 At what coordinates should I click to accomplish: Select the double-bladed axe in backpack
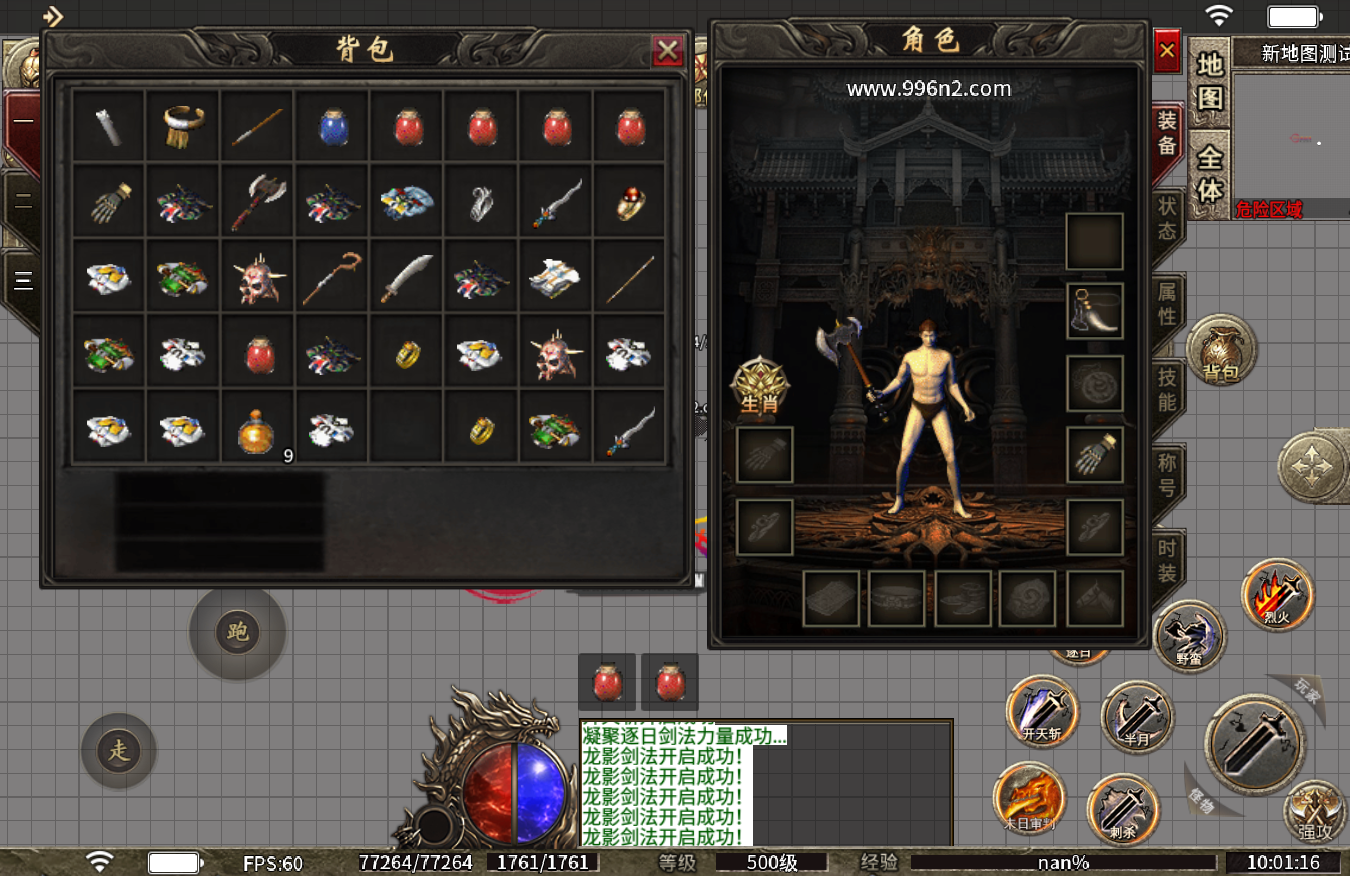[x=256, y=200]
